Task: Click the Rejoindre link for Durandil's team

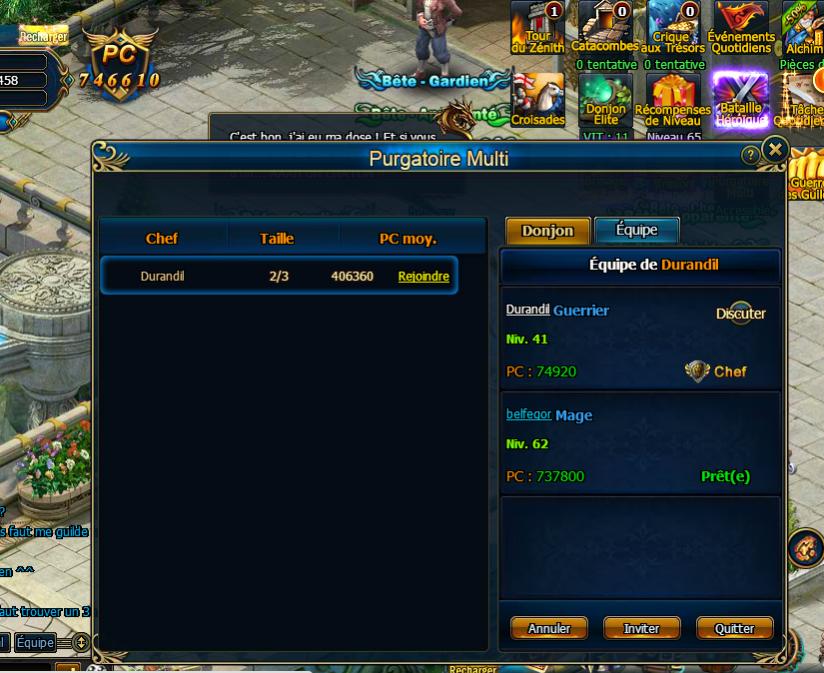Action: click(423, 276)
